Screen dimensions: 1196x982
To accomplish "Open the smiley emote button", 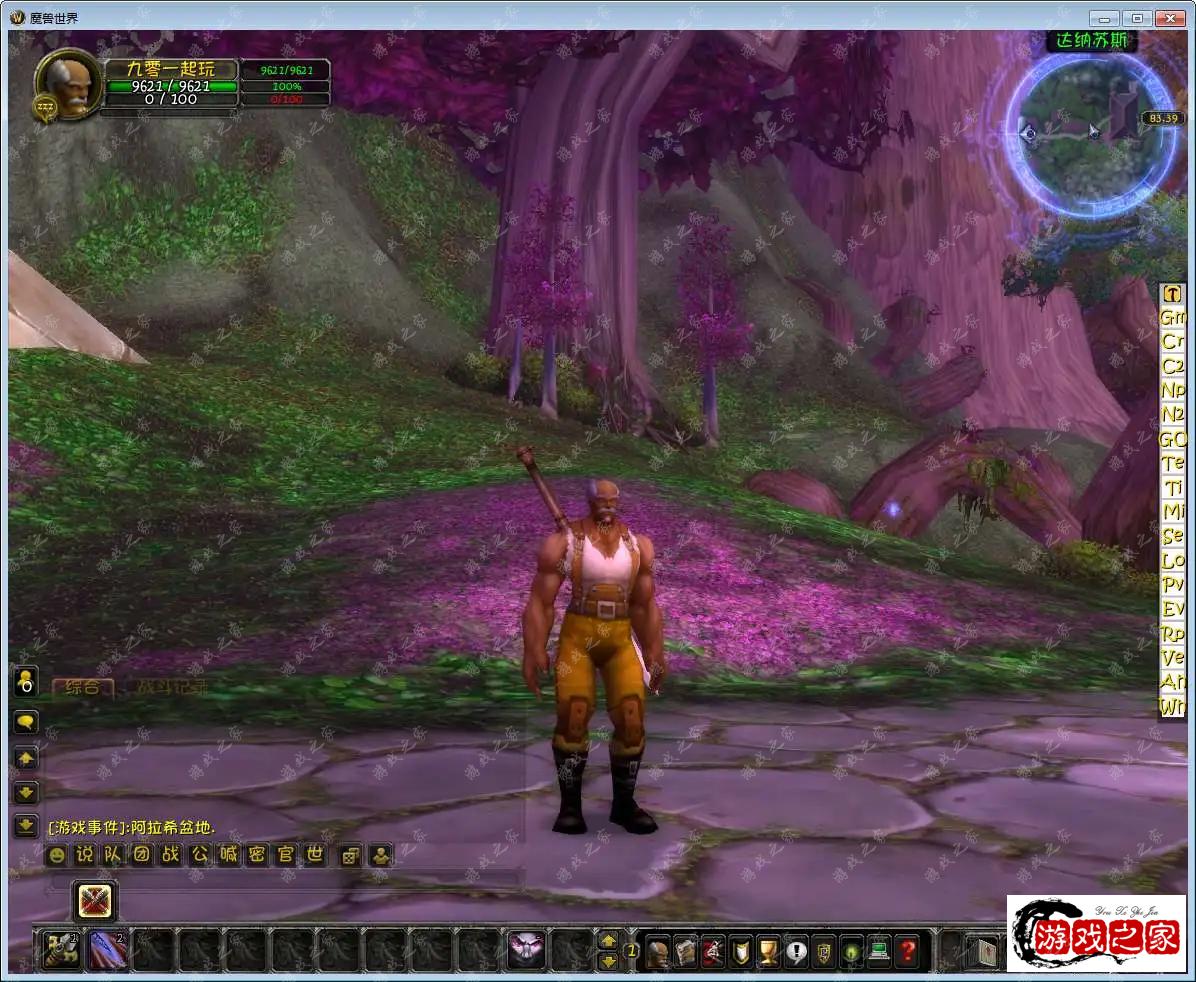I will (57, 855).
